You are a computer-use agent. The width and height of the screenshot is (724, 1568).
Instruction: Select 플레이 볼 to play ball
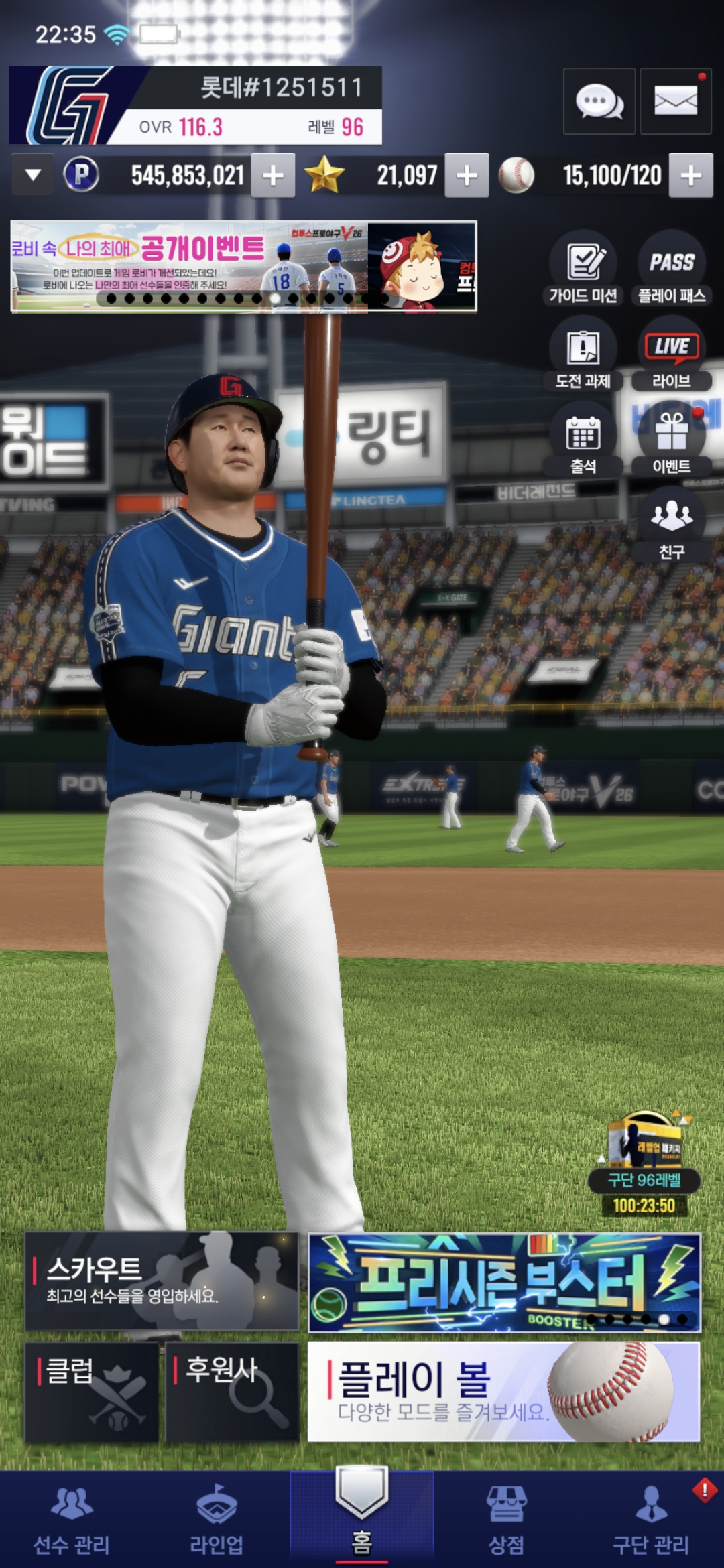(x=503, y=1392)
